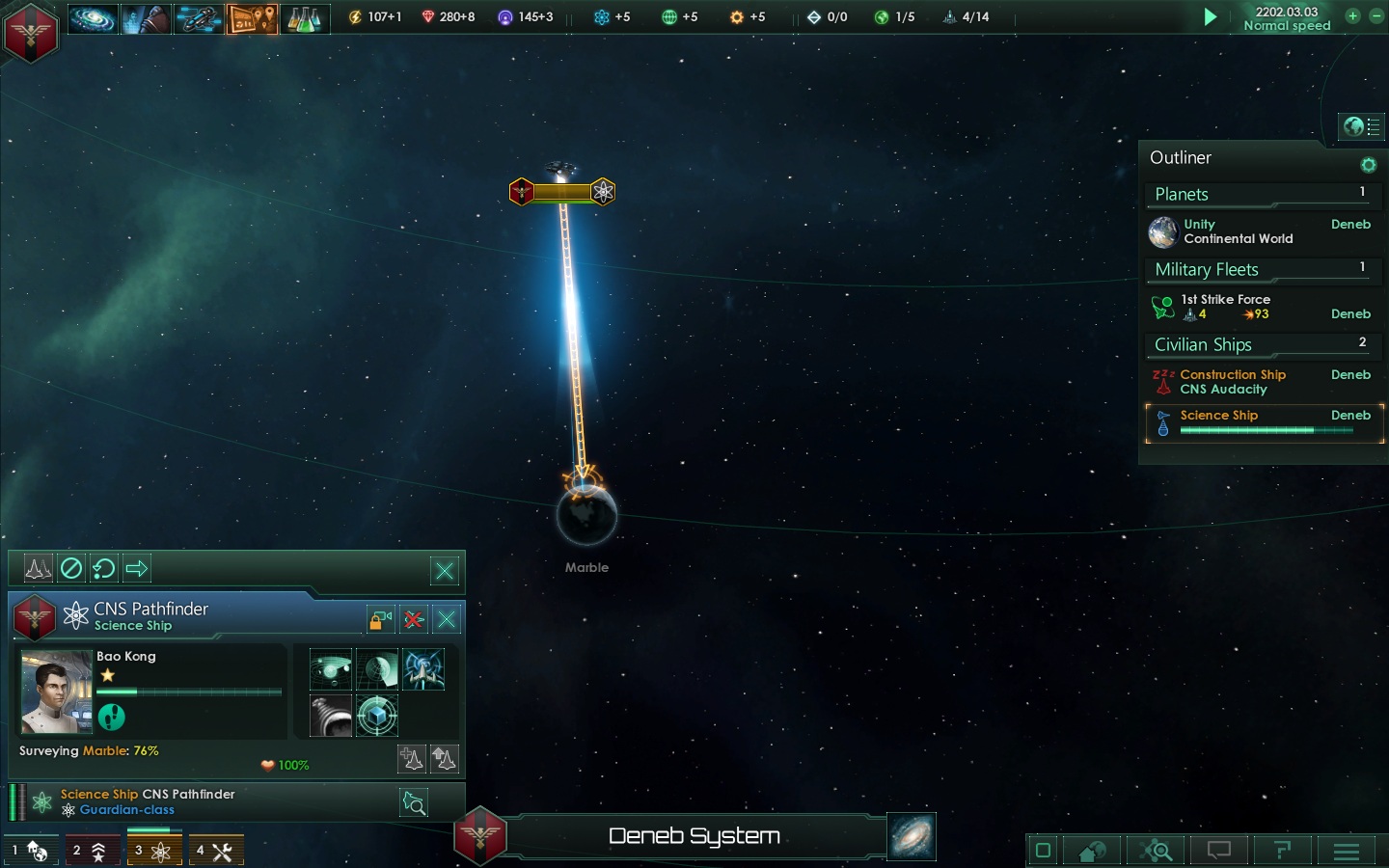Image resolution: width=1389 pixels, height=868 pixels.
Task: Select Construction Ship CNS Audacity
Action: 1233,382
